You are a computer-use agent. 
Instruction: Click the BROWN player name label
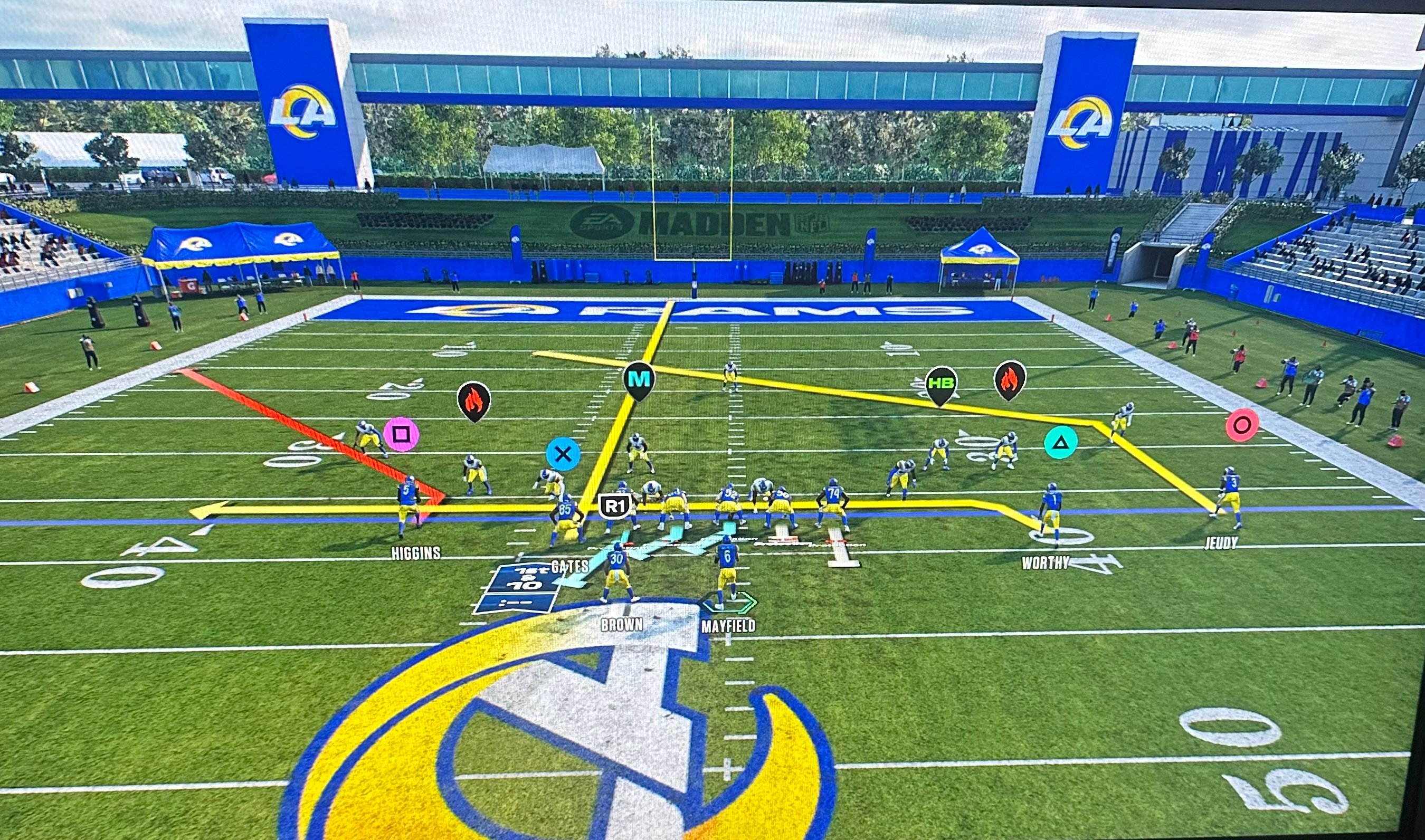[622, 625]
